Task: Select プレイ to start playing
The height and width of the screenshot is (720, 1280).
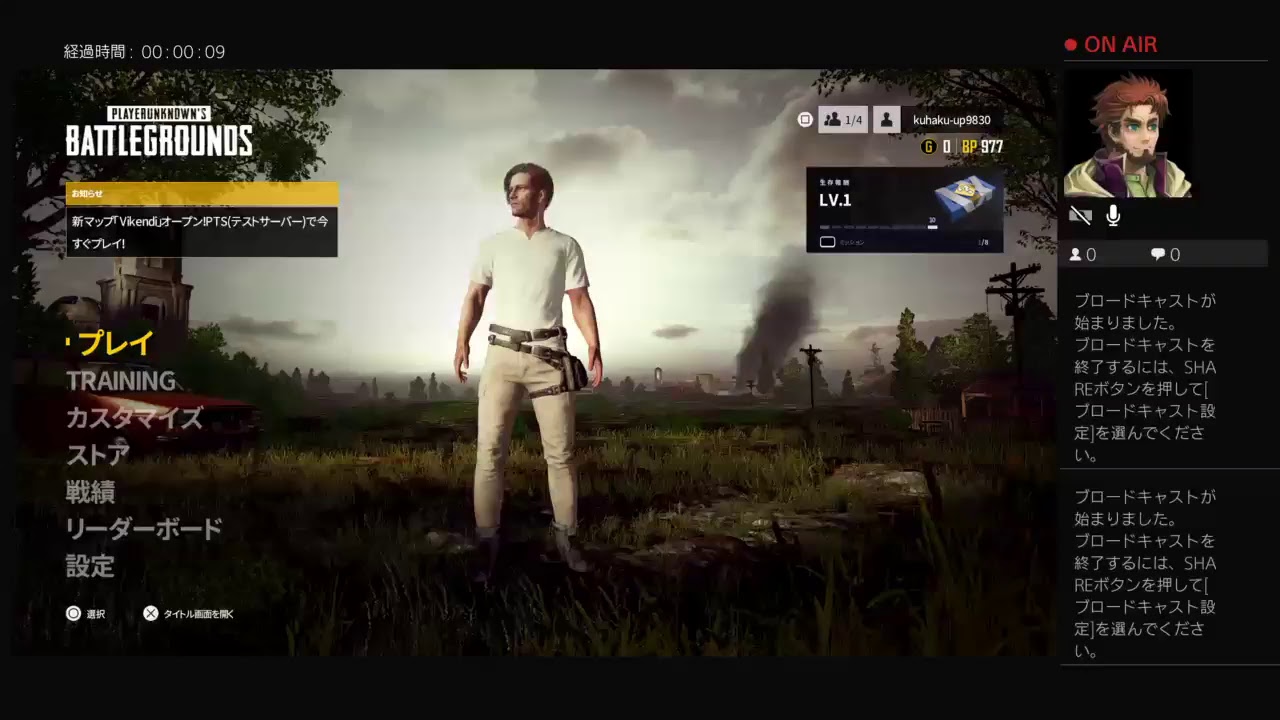Action: coord(113,343)
